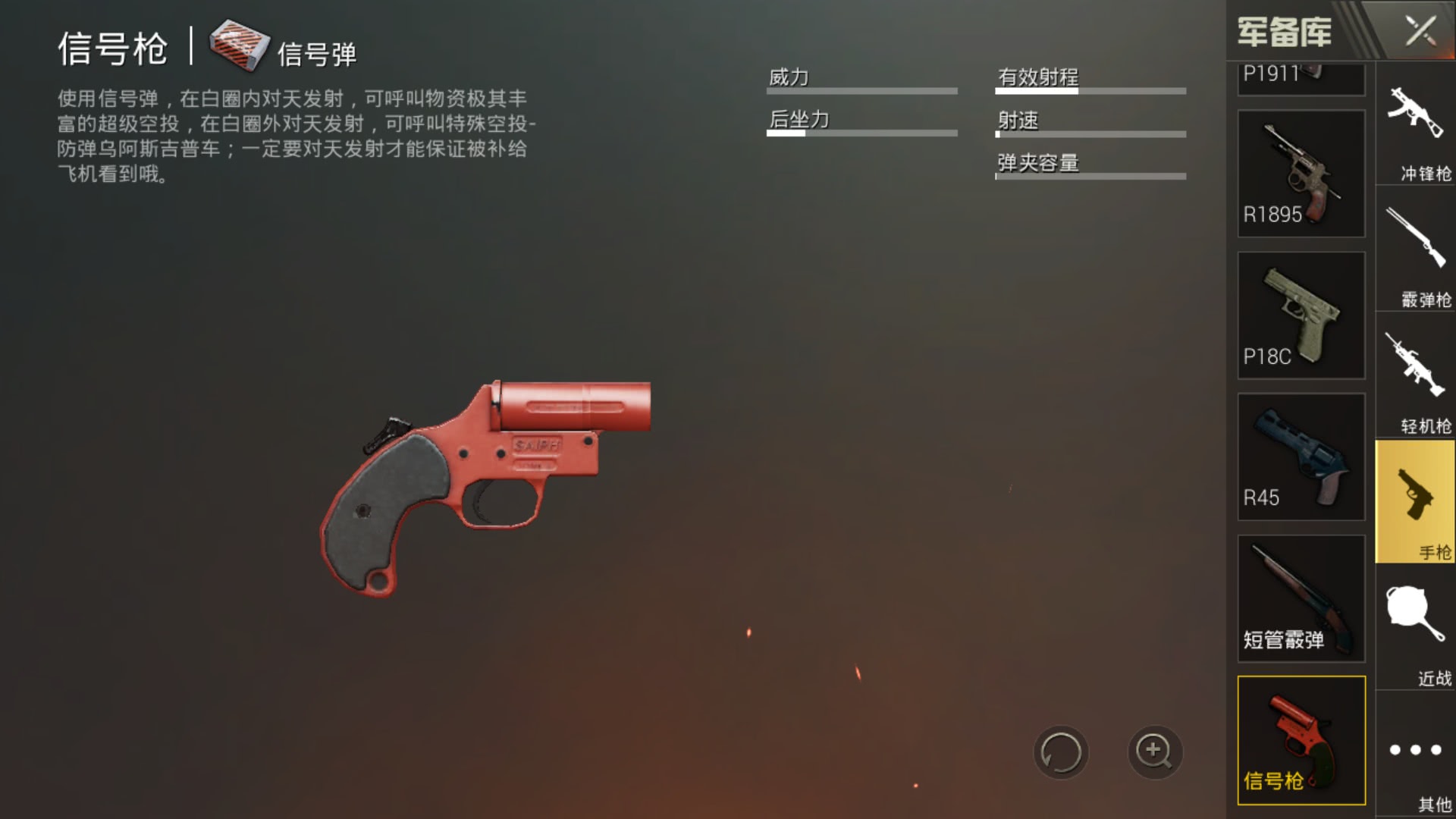Click the magnifier zoom-in button

[x=1154, y=752]
